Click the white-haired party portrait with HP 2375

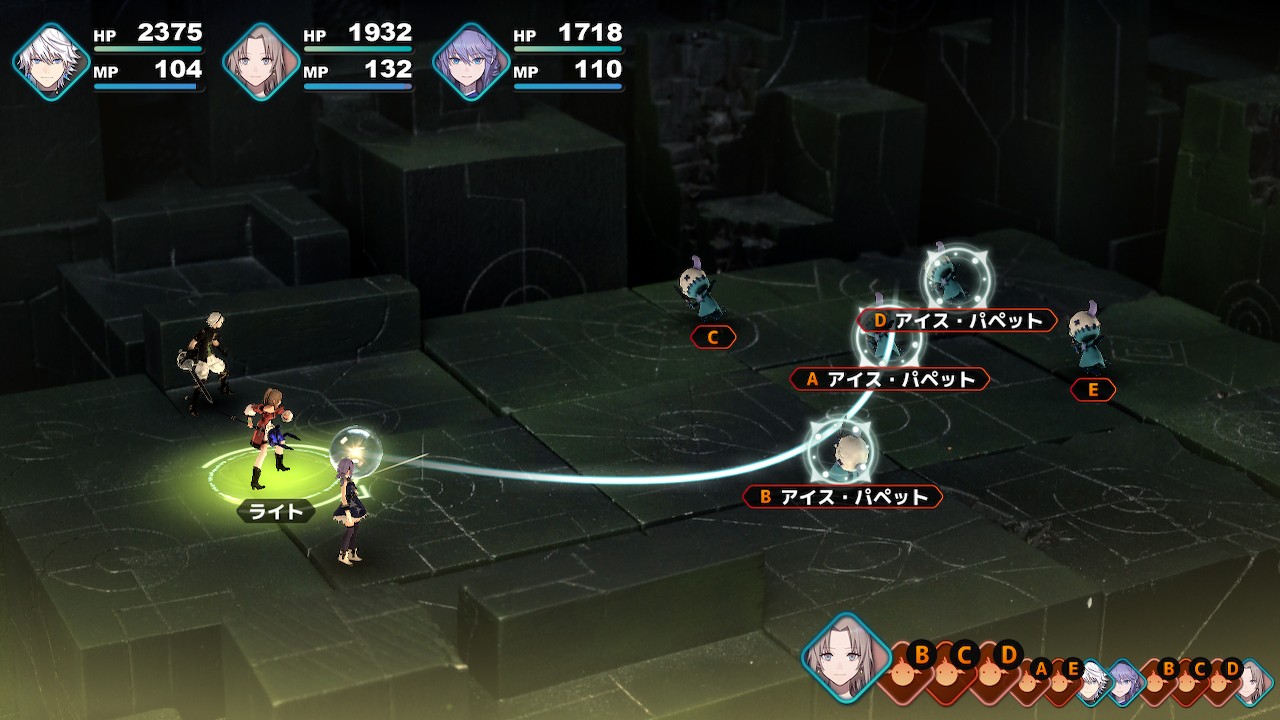pyautogui.click(x=51, y=61)
